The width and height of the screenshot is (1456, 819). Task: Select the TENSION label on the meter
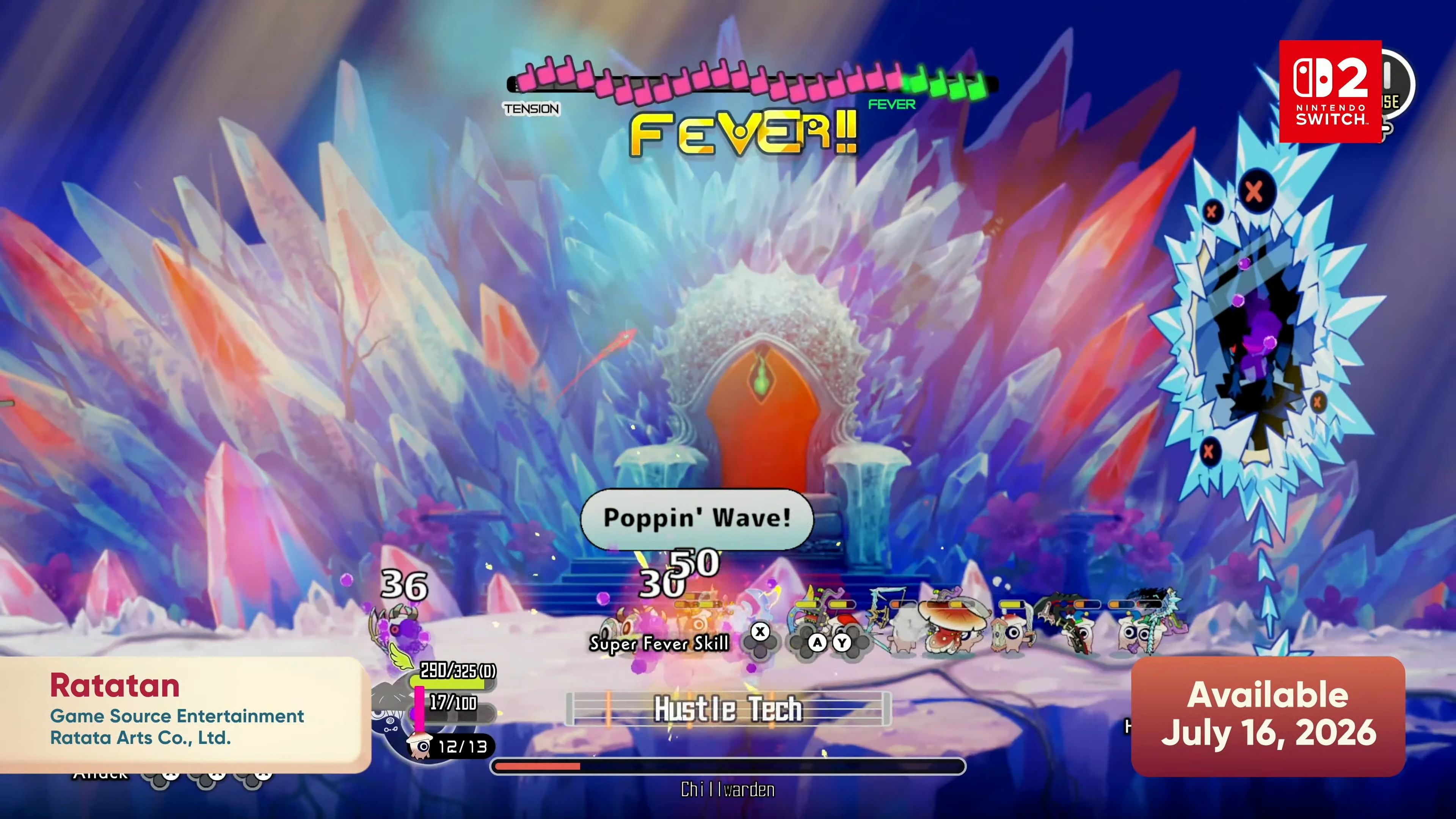pyautogui.click(x=531, y=109)
